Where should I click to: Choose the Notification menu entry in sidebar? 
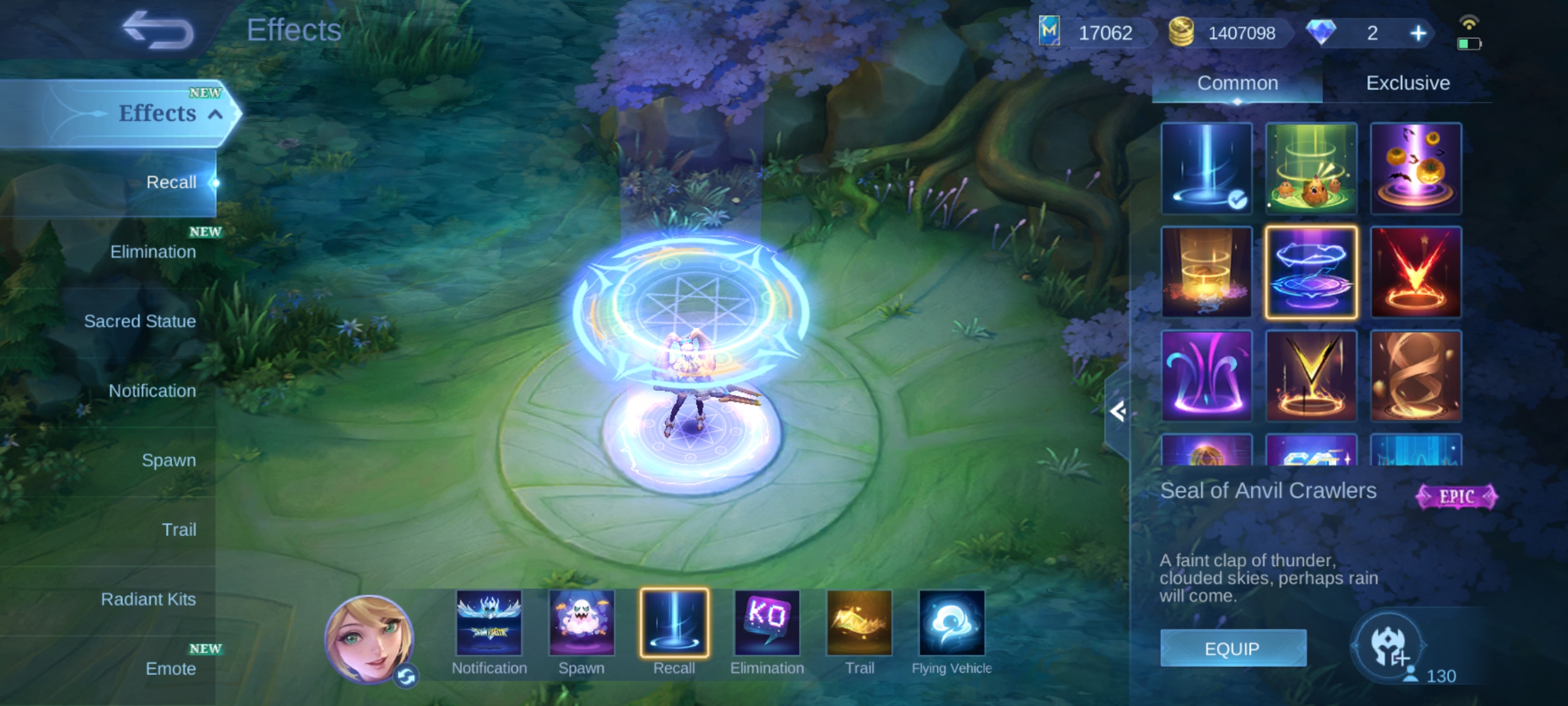[x=152, y=391]
